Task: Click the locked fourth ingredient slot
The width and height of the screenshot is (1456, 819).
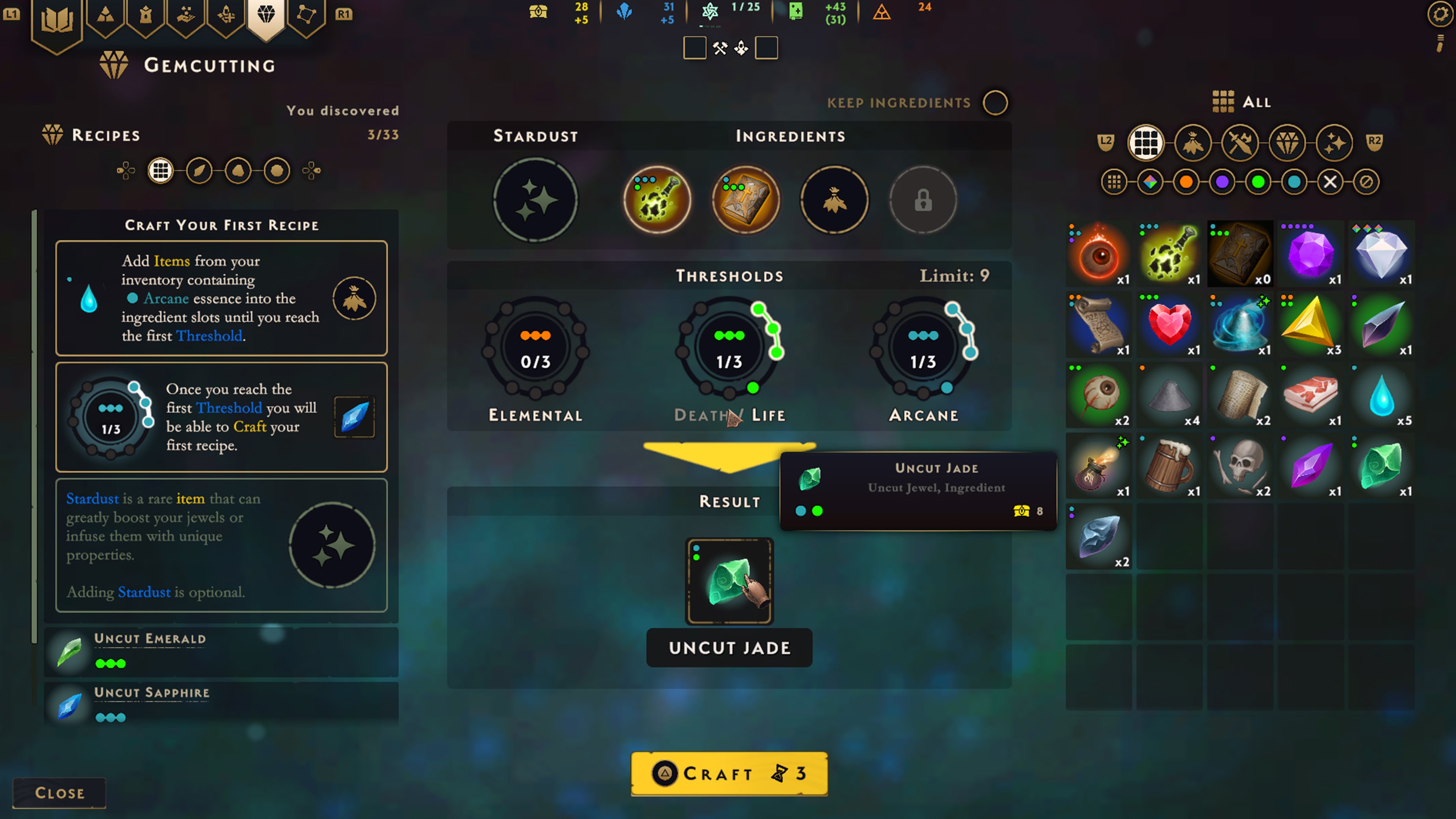Action: click(923, 199)
